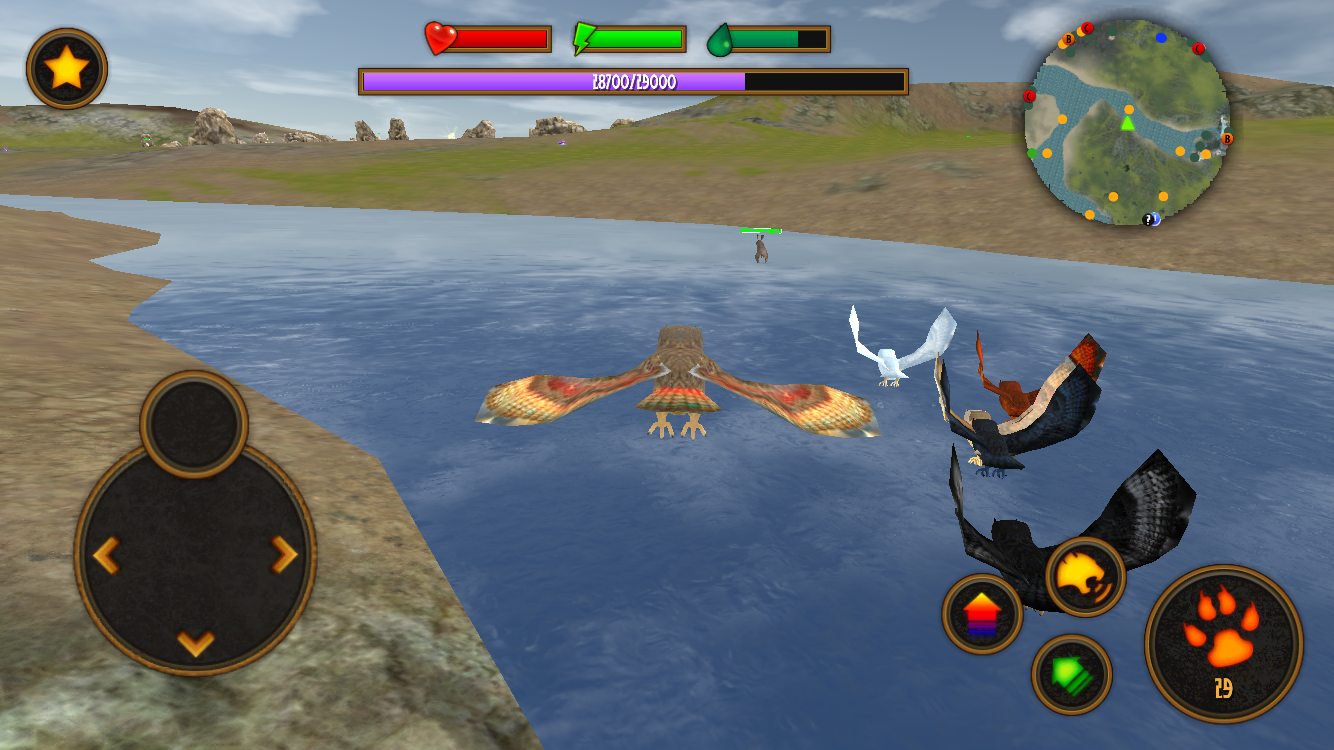Click the green player arrow on the minimap
Image resolution: width=1334 pixels, height=750 pixels.
pyautogui.click(x=1128, y=124)
